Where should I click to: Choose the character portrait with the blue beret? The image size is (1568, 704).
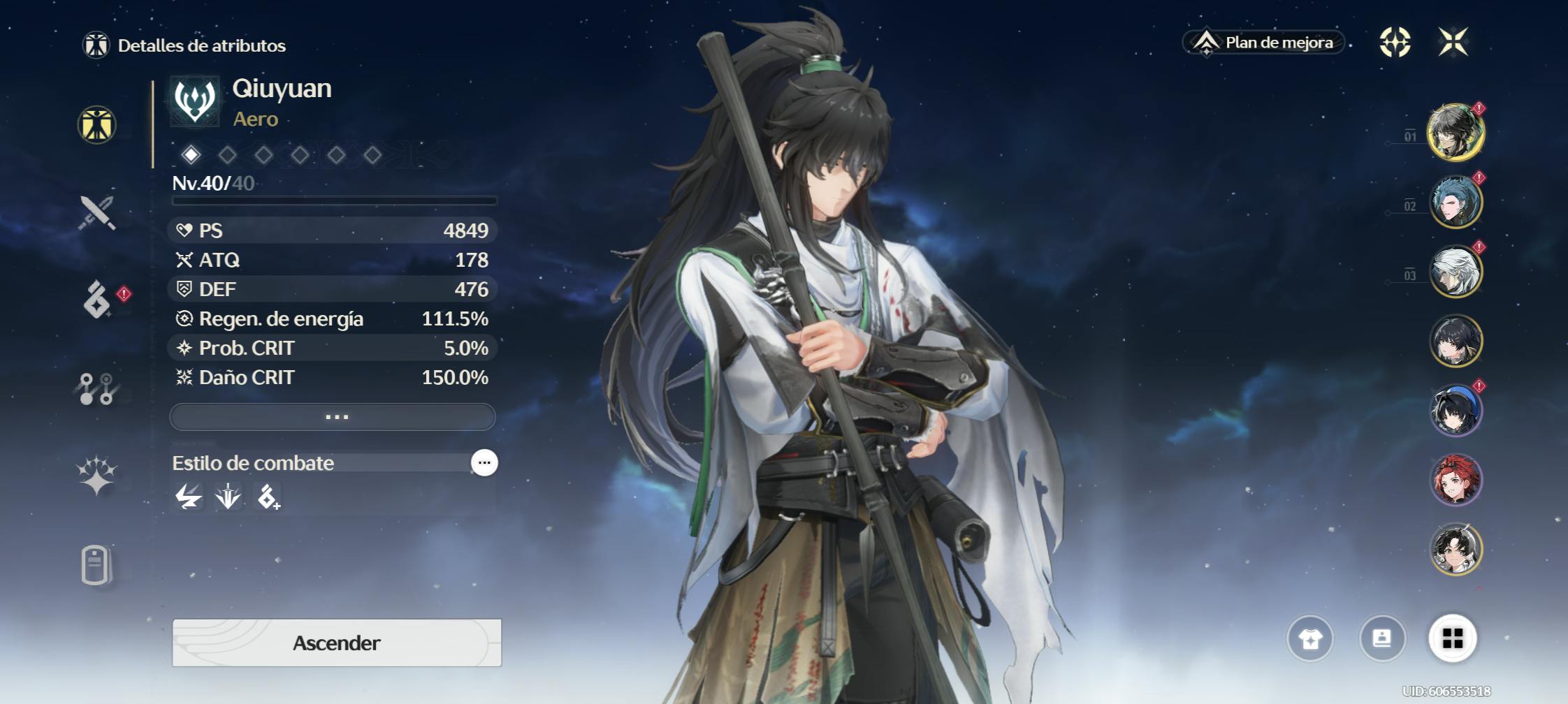(1456, 411)
